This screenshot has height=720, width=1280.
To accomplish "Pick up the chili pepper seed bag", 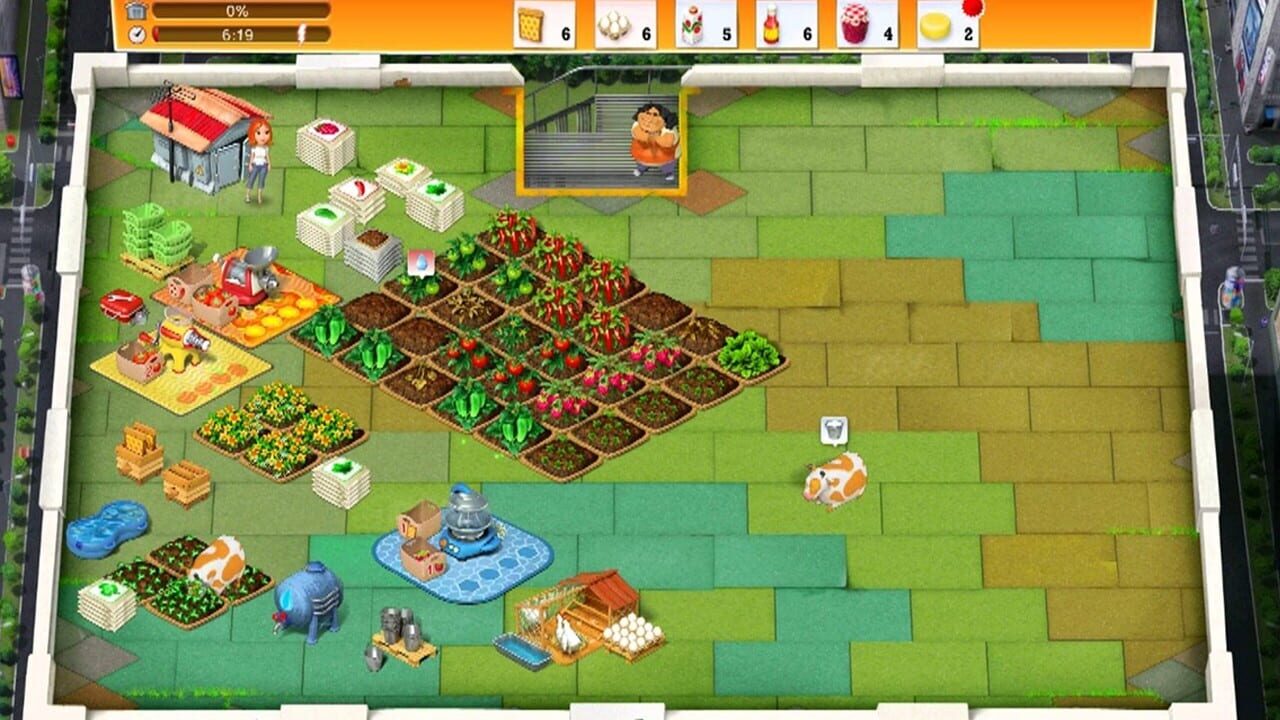I will point(358,186).
